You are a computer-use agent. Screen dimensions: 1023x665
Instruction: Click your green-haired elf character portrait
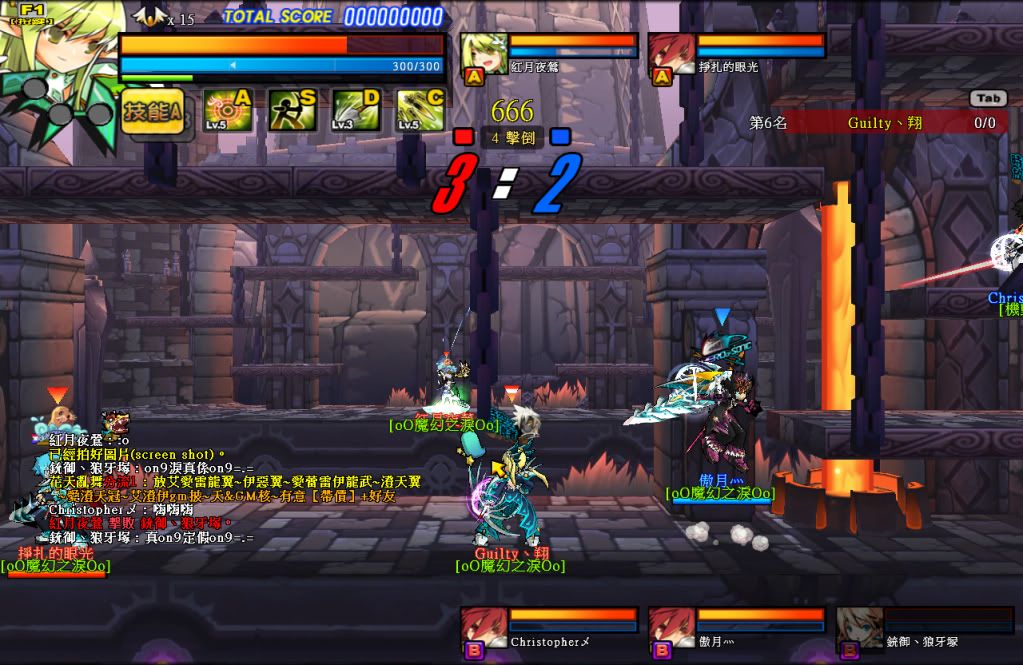(60, 52)
